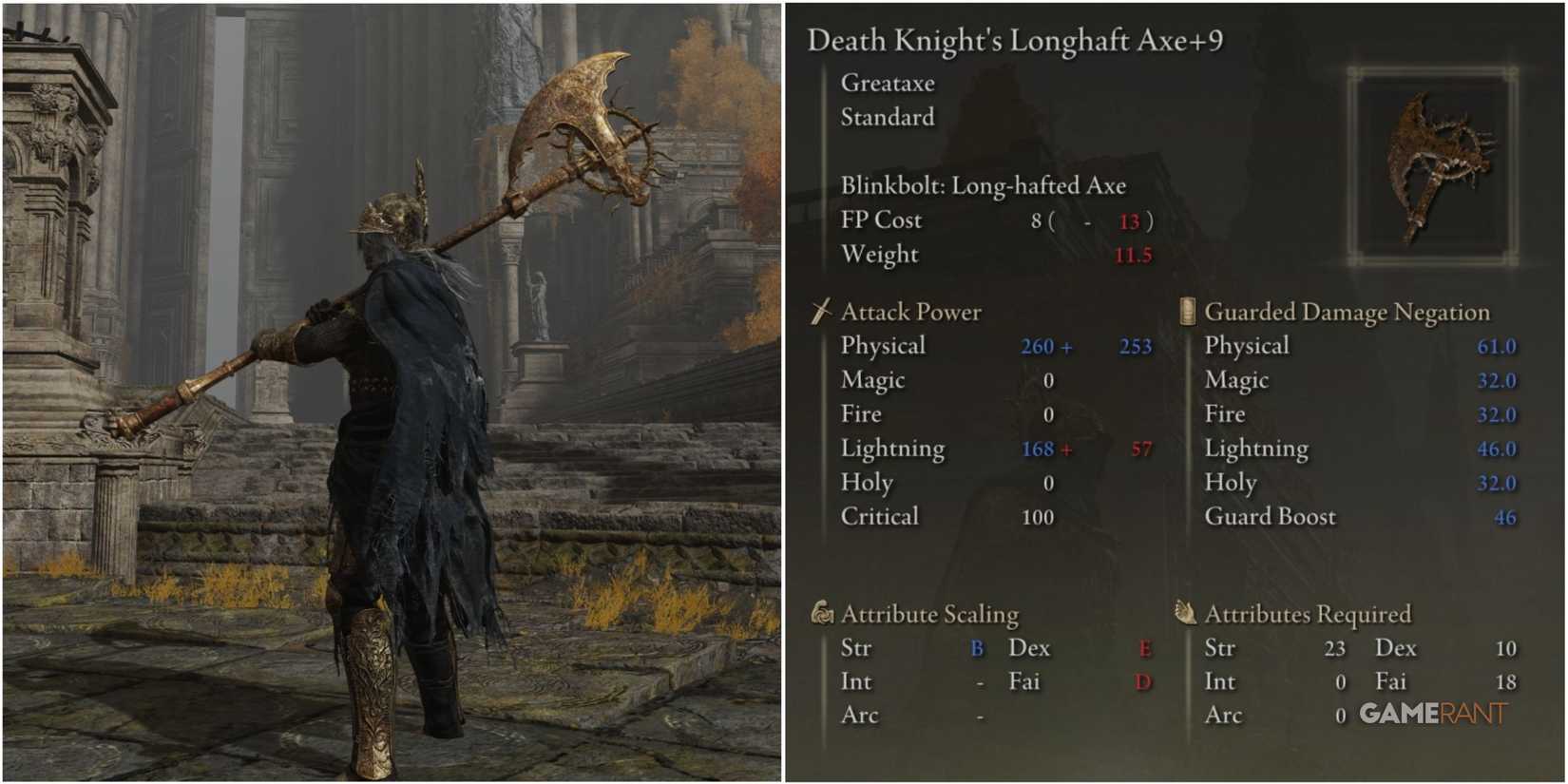Toggle the Guard Boost value of 46
This screenshot has width=1568, height=784.
pos(1502,517)
